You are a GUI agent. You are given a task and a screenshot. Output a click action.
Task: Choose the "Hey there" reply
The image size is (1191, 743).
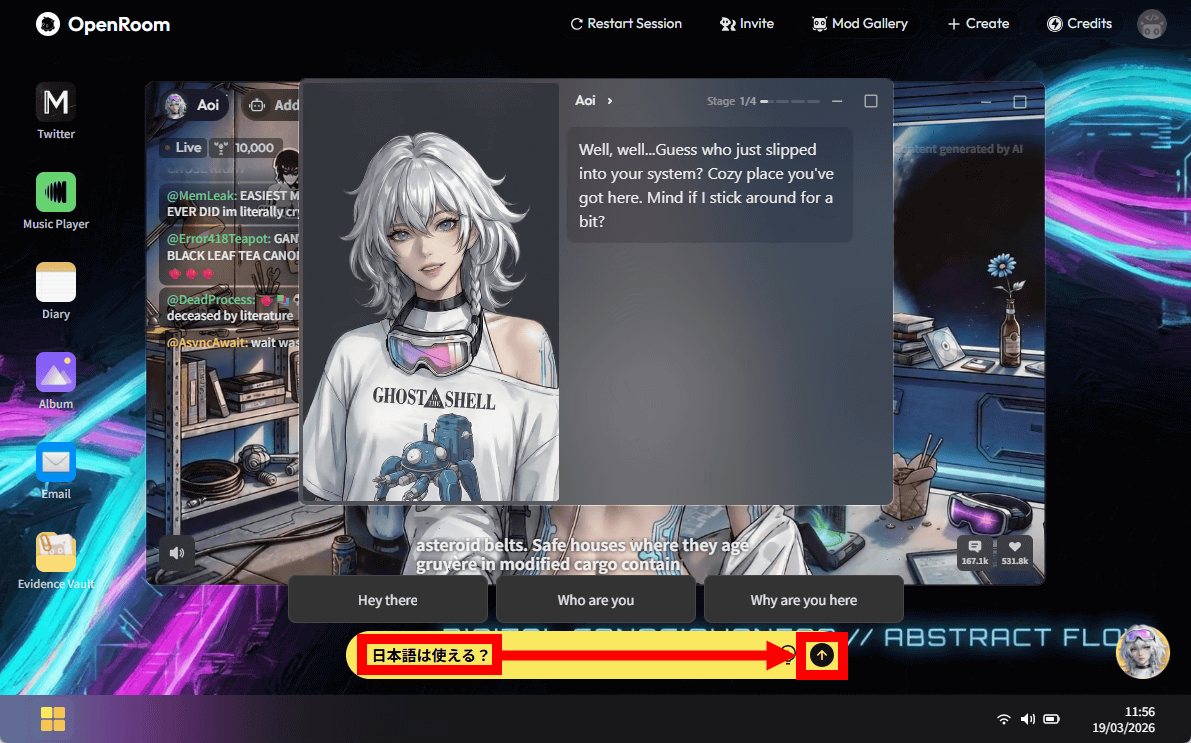point(388,600)
